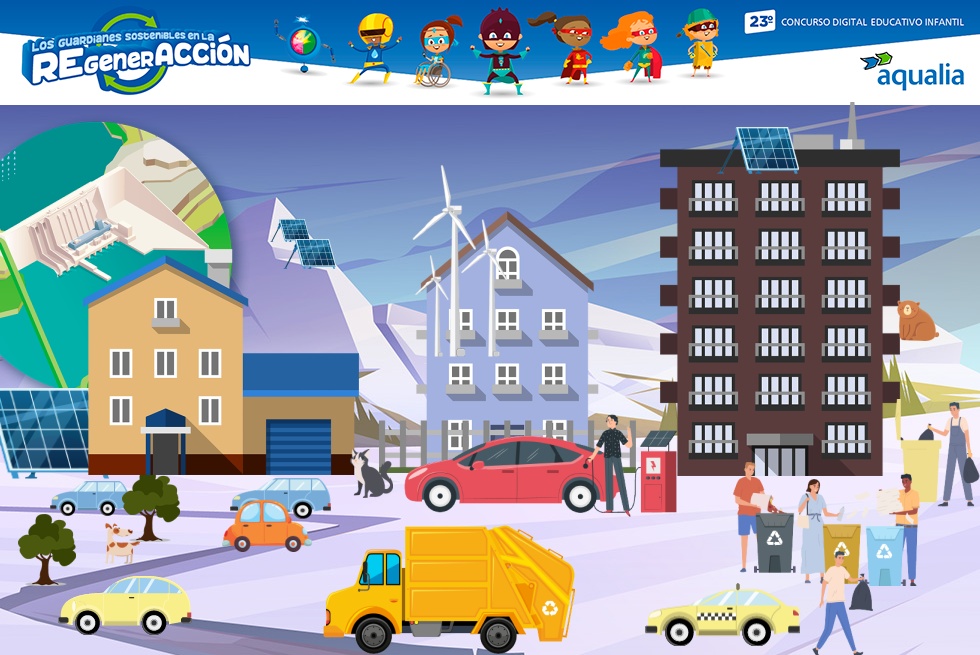Click the REgenerACCIÓN game logo
The image size is (980, 655).
pyautogui.click(x=136, y=56)
